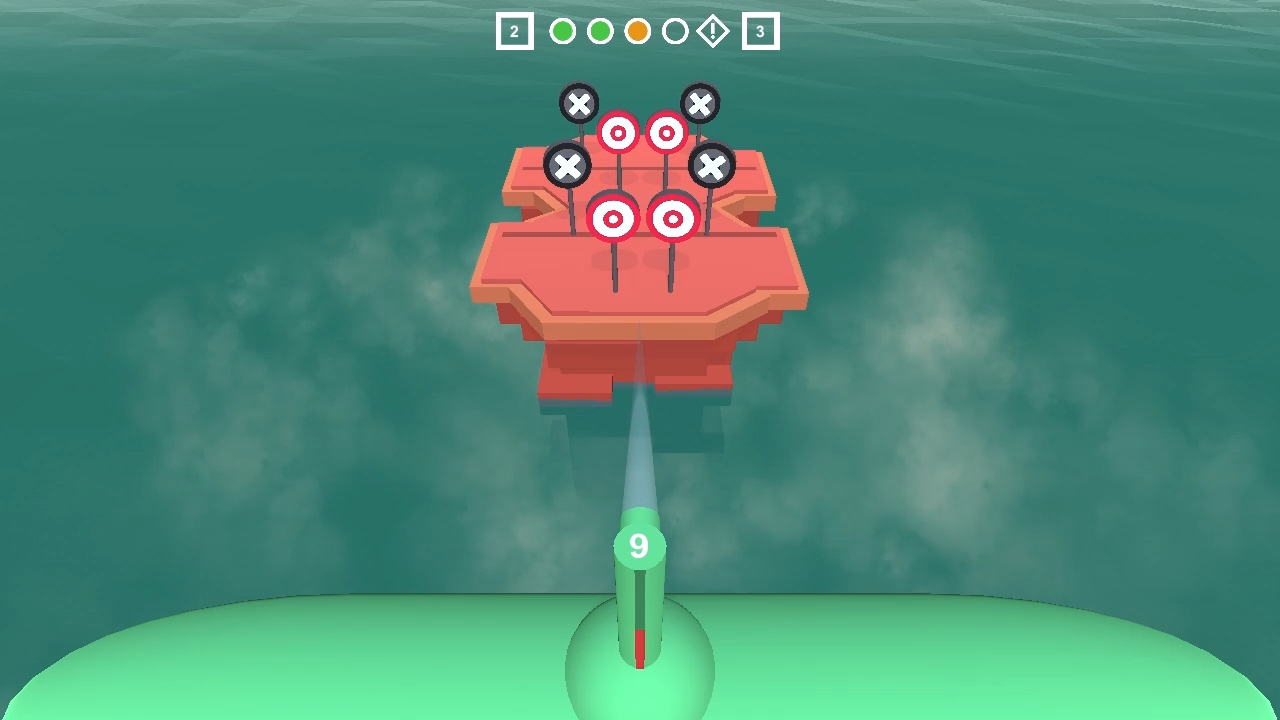
Task: Click the second green progress circle
Action: click(x=600, y=31)
